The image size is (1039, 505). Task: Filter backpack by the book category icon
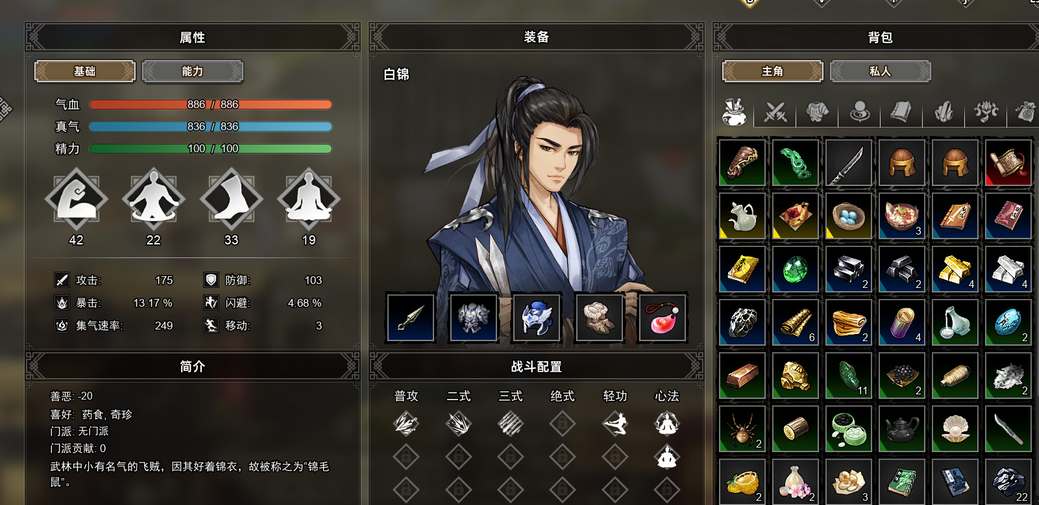pyautogui.click(x=901, y=112)
